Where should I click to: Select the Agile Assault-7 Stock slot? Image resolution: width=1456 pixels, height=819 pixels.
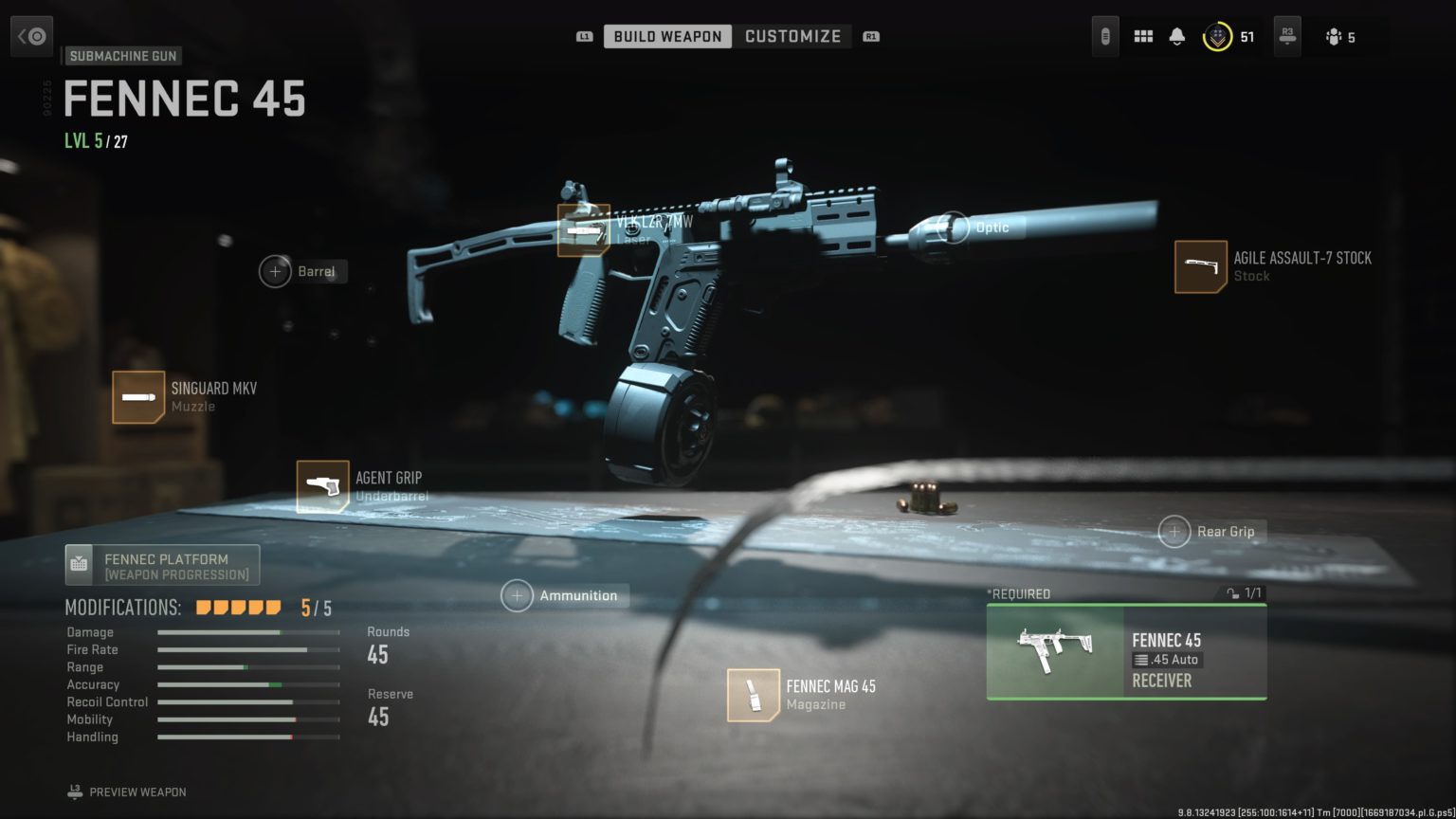(x=1201, y=266)
